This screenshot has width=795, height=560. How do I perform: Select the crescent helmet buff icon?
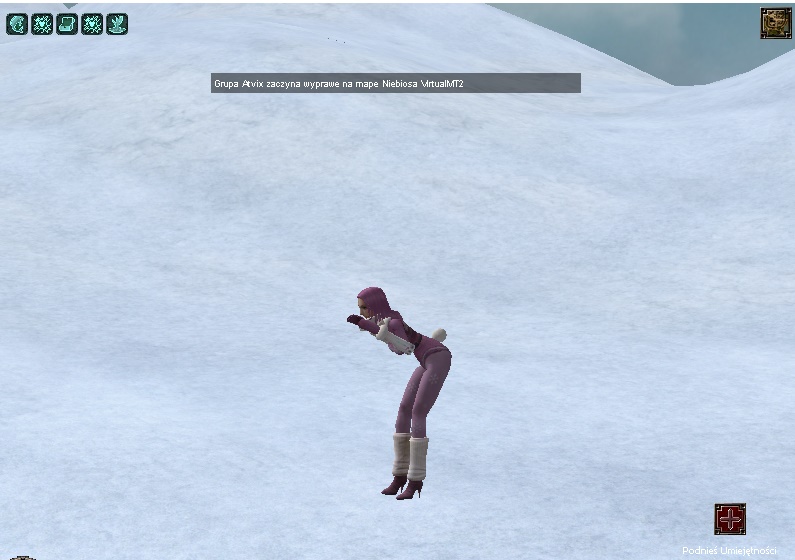tap(17, 23)
